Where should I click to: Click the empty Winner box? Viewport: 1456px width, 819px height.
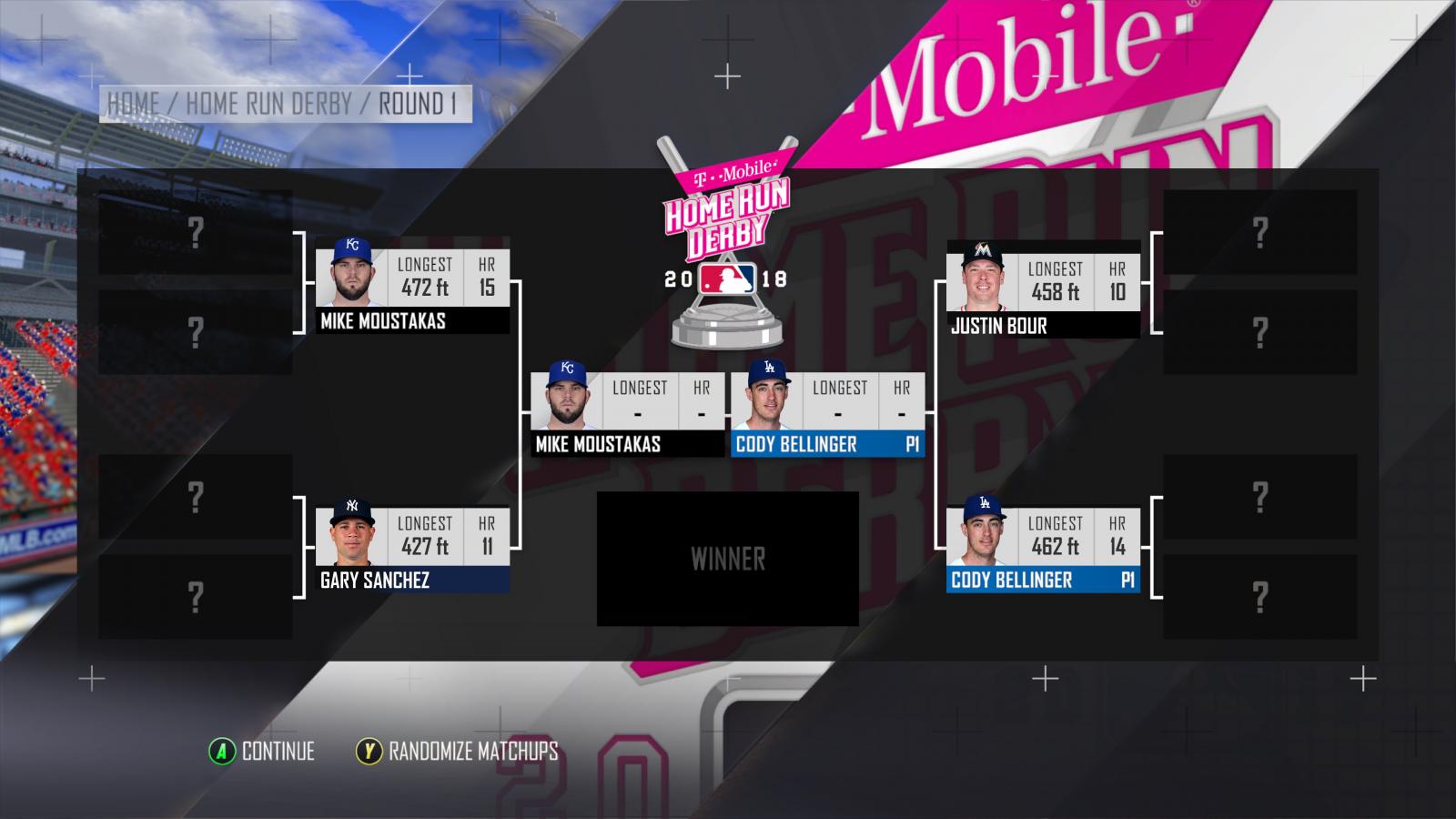[727, 559]
